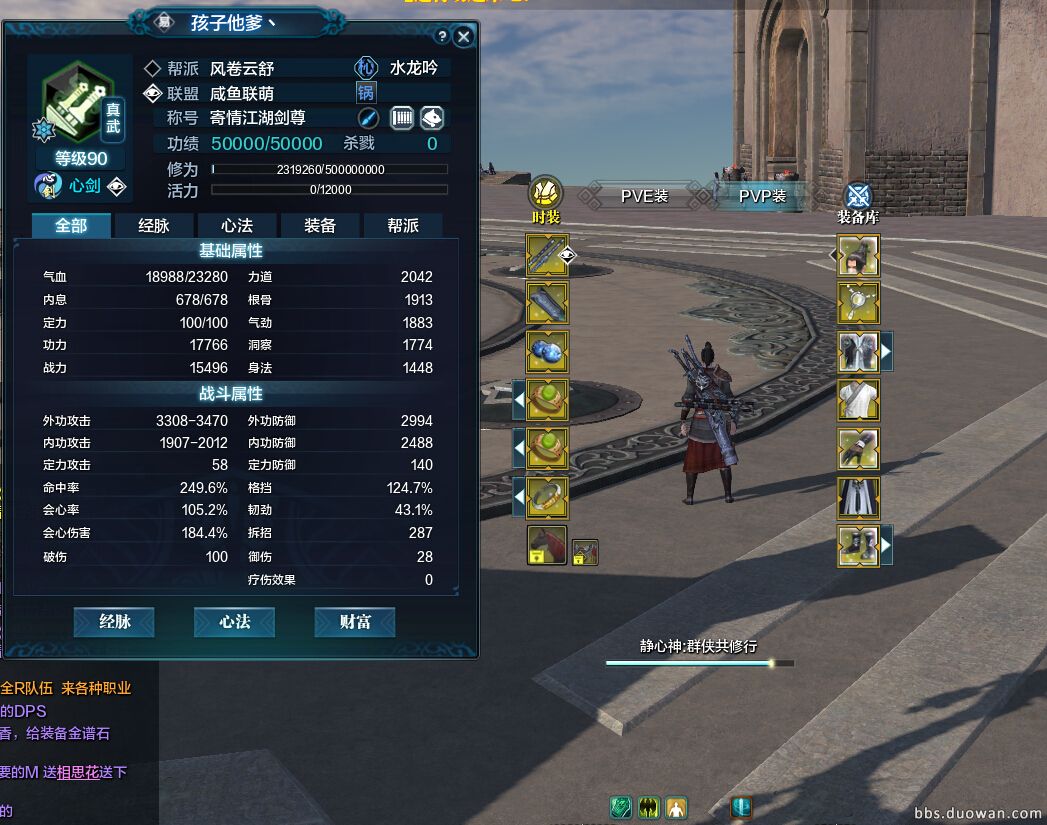The height and width of the screenshot is (825, 1047).
Task: Close the character info panel
Action: (463, 36)
